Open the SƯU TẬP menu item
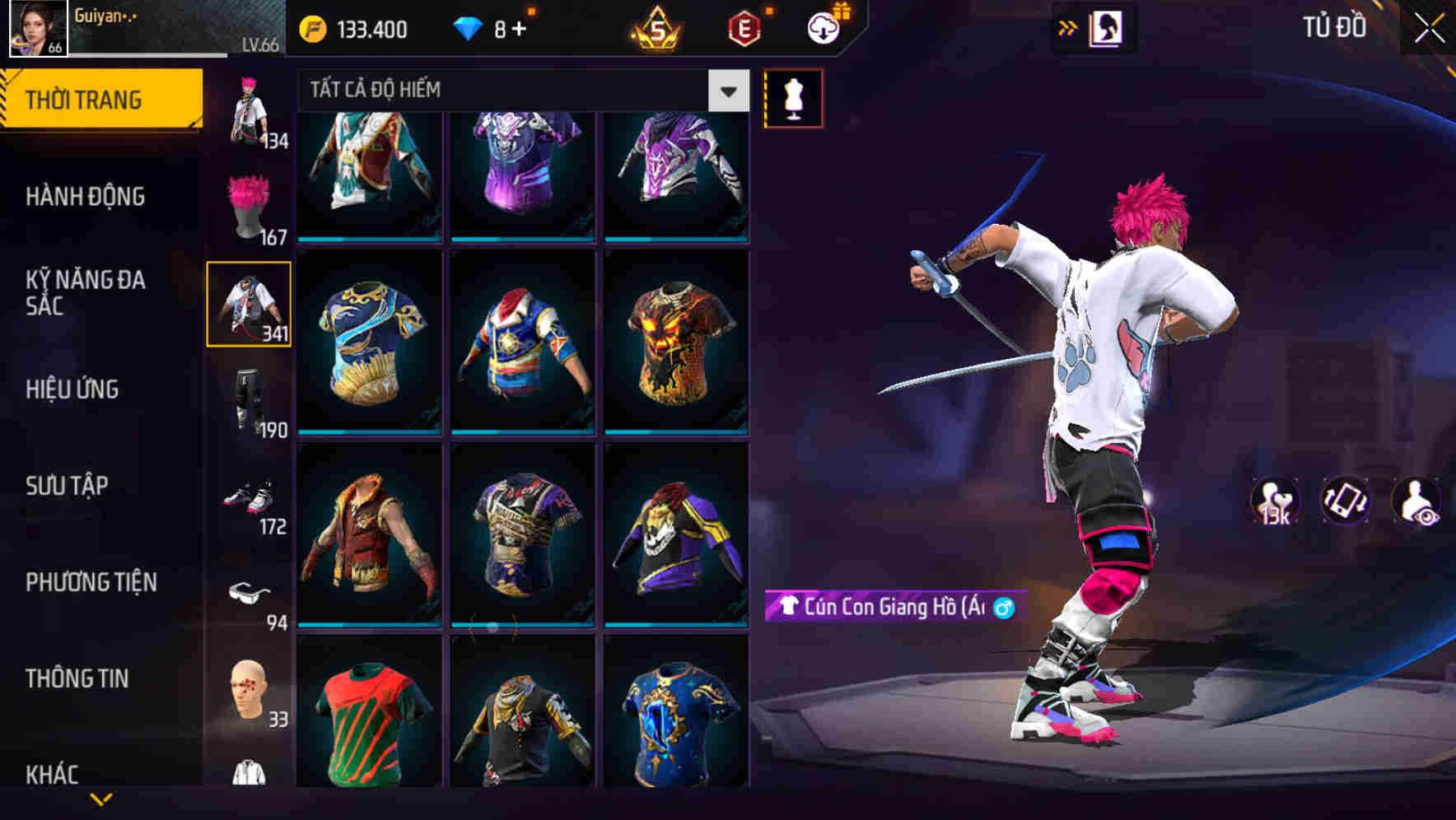This screenshot has height=820, width=1456. [68, 486]
